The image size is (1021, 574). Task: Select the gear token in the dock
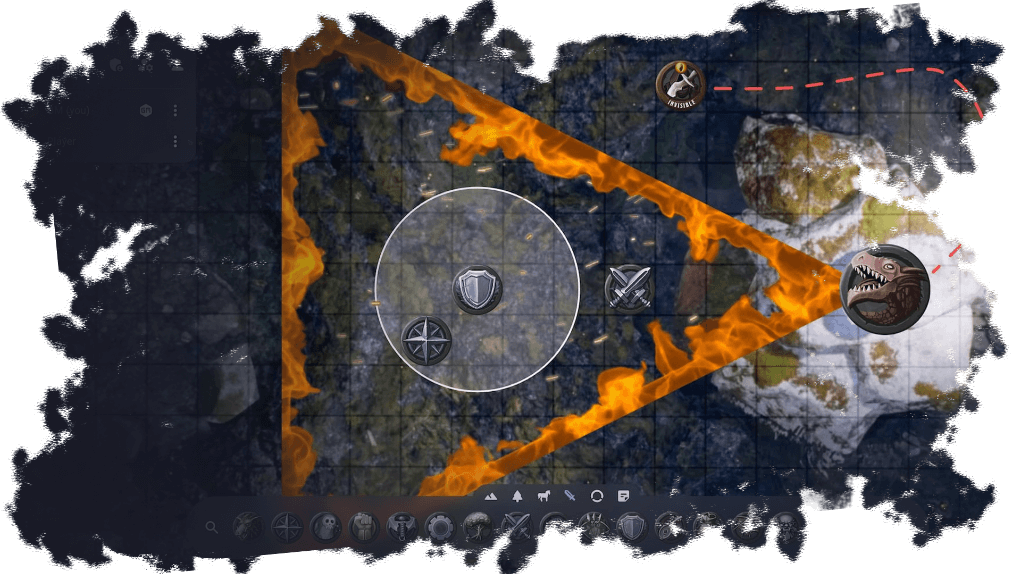(439, 527)
